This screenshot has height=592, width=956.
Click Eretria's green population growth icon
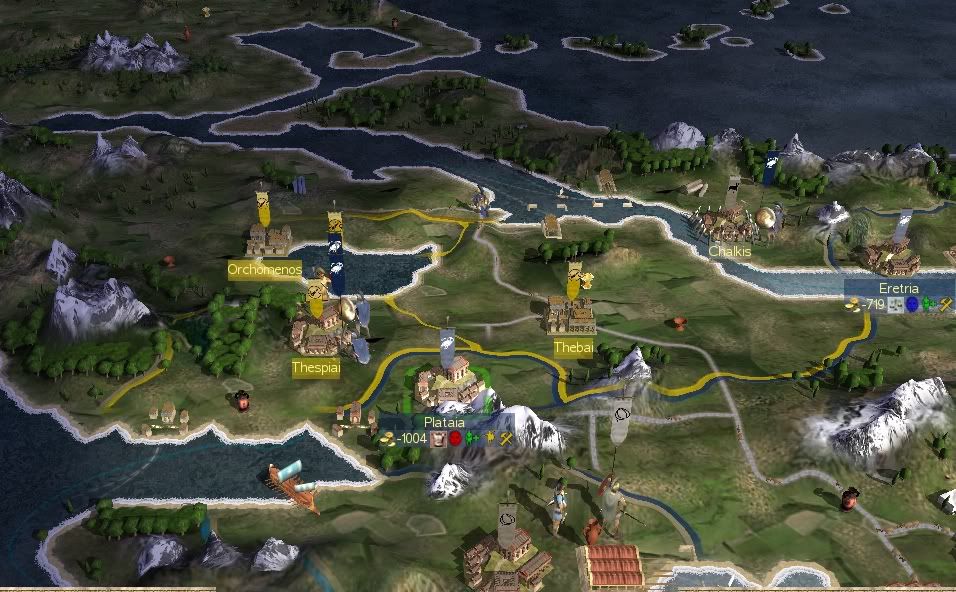tap(927, 304)
